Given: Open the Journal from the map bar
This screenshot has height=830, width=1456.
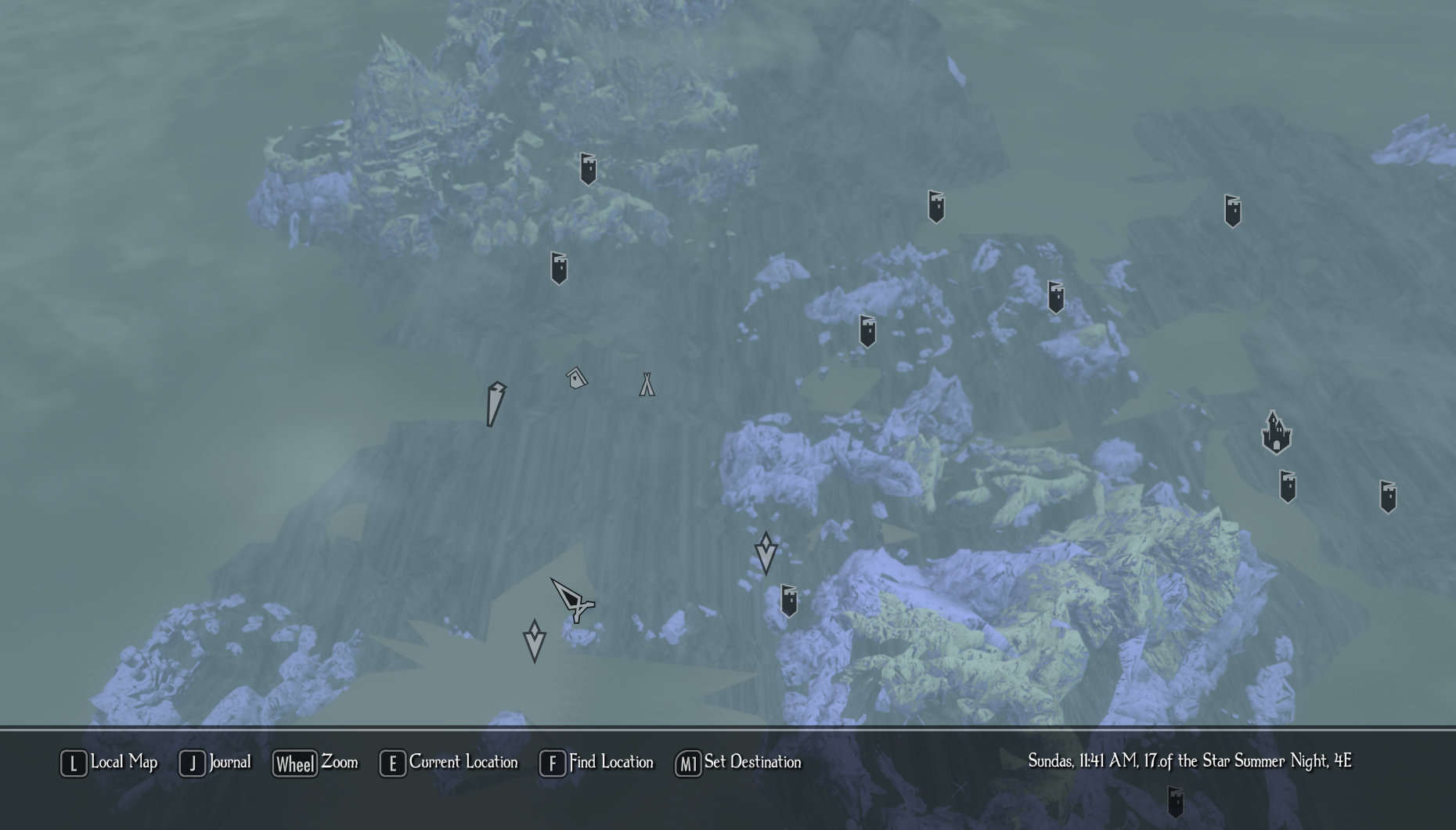Looking at the screenshot, I should [215, 763].
